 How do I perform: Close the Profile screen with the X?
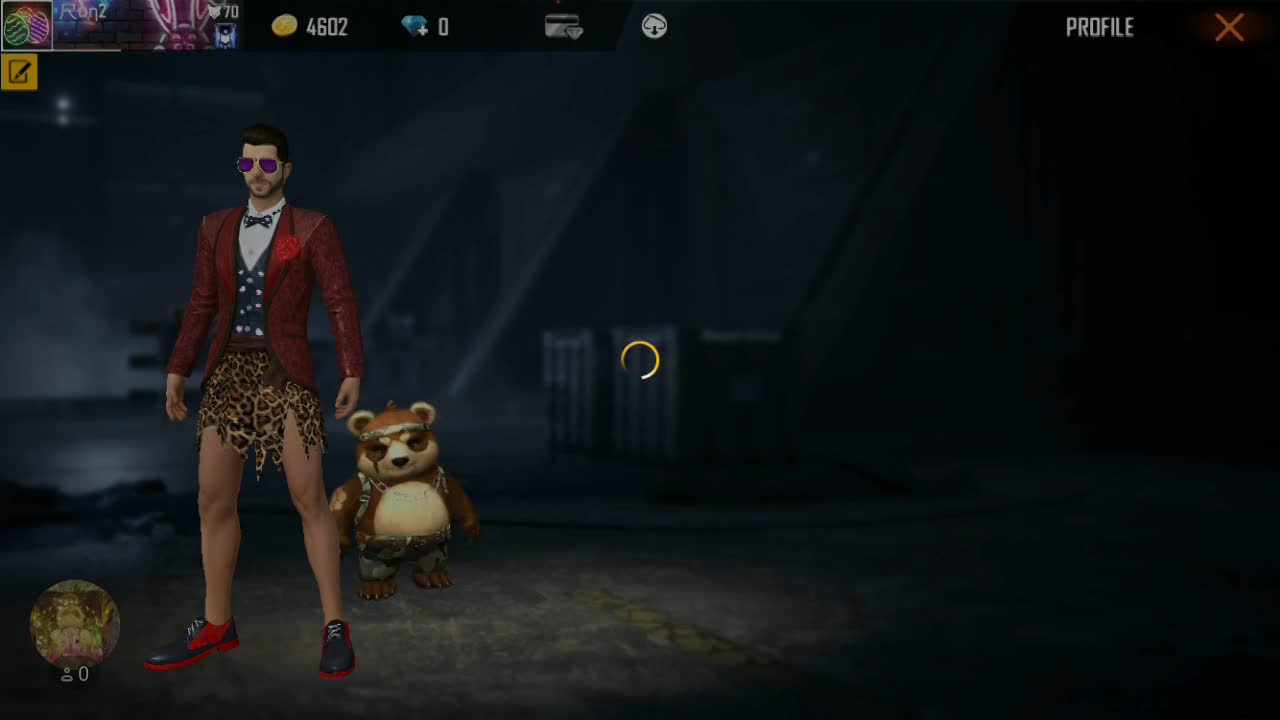coord(1229,27)
